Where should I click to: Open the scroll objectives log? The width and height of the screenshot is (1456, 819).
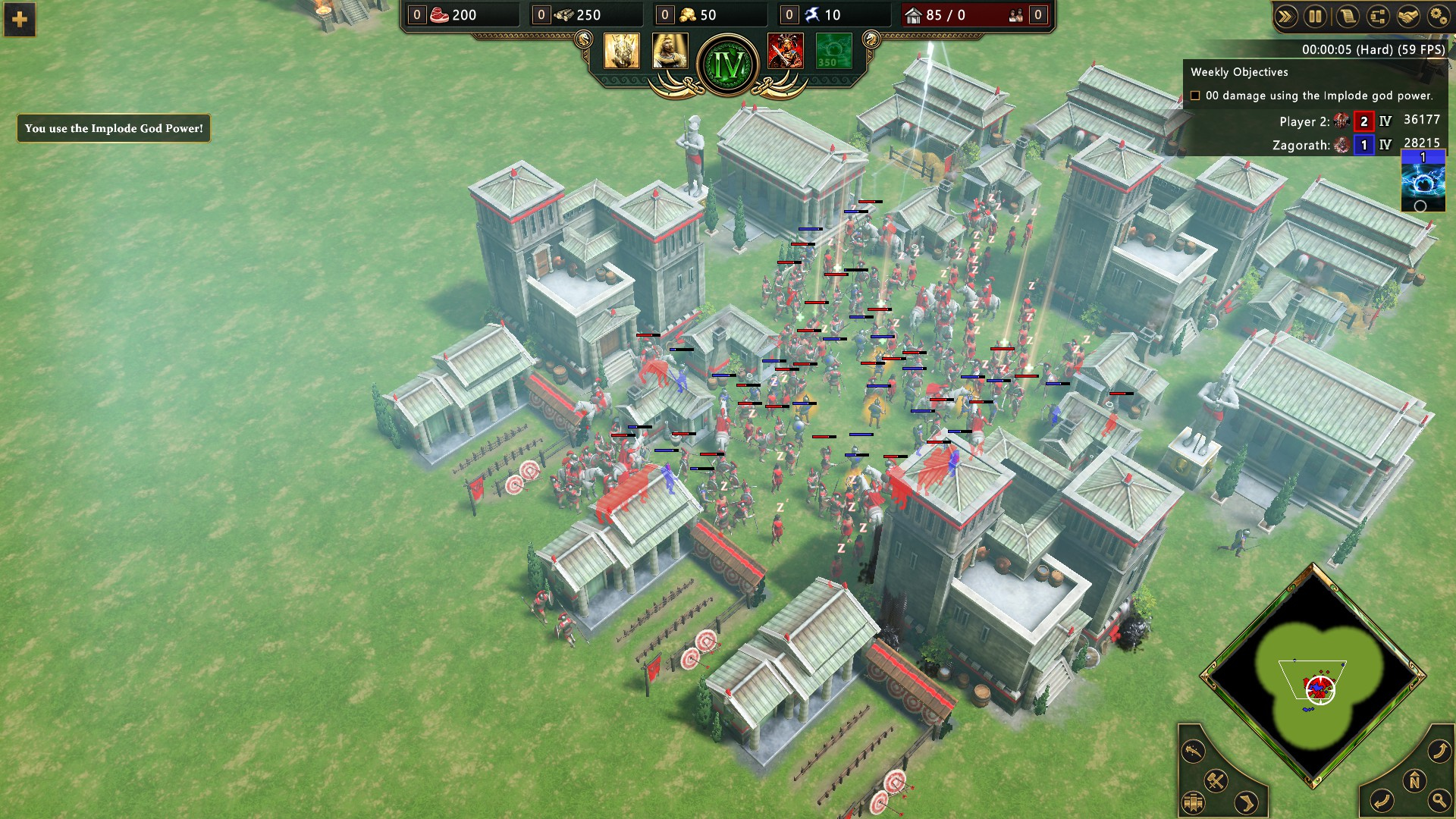coord(1347,17)
